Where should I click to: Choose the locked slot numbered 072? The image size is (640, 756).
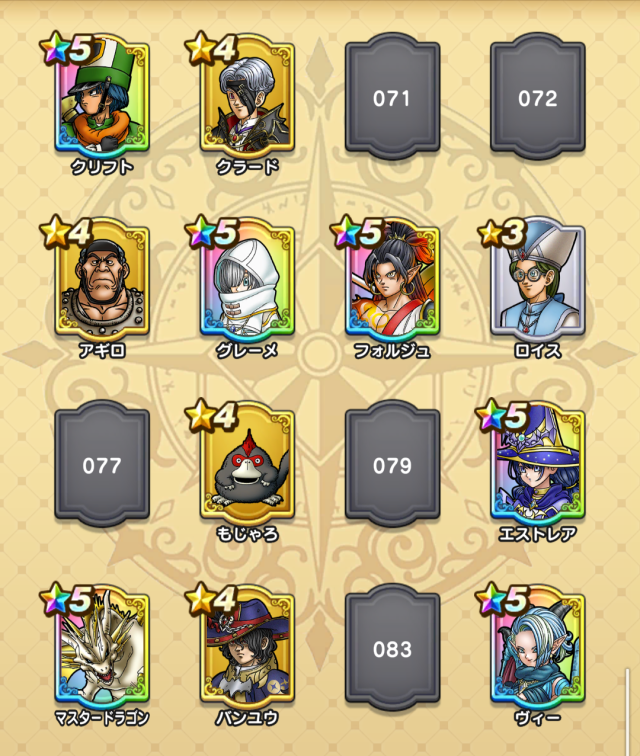point(537,98)
